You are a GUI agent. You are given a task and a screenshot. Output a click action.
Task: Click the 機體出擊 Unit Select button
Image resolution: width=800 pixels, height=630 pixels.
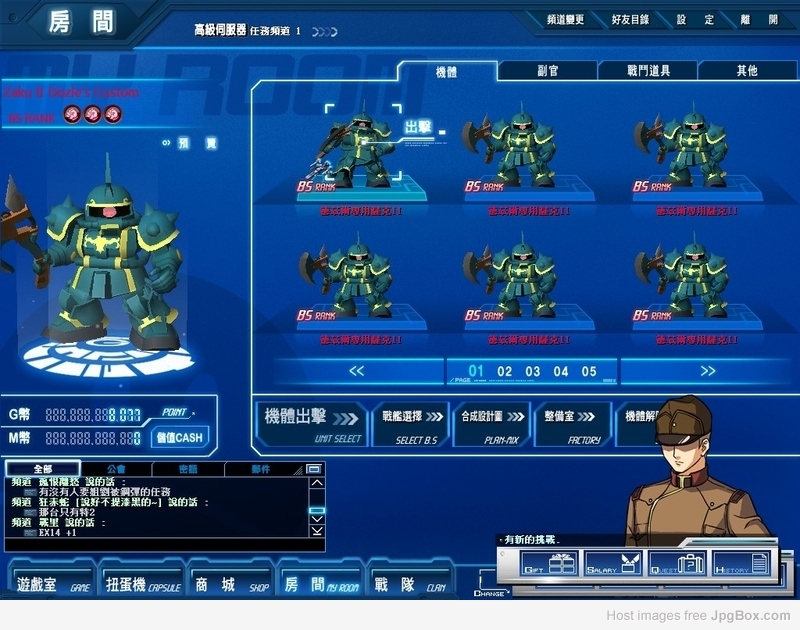point(312,424)
